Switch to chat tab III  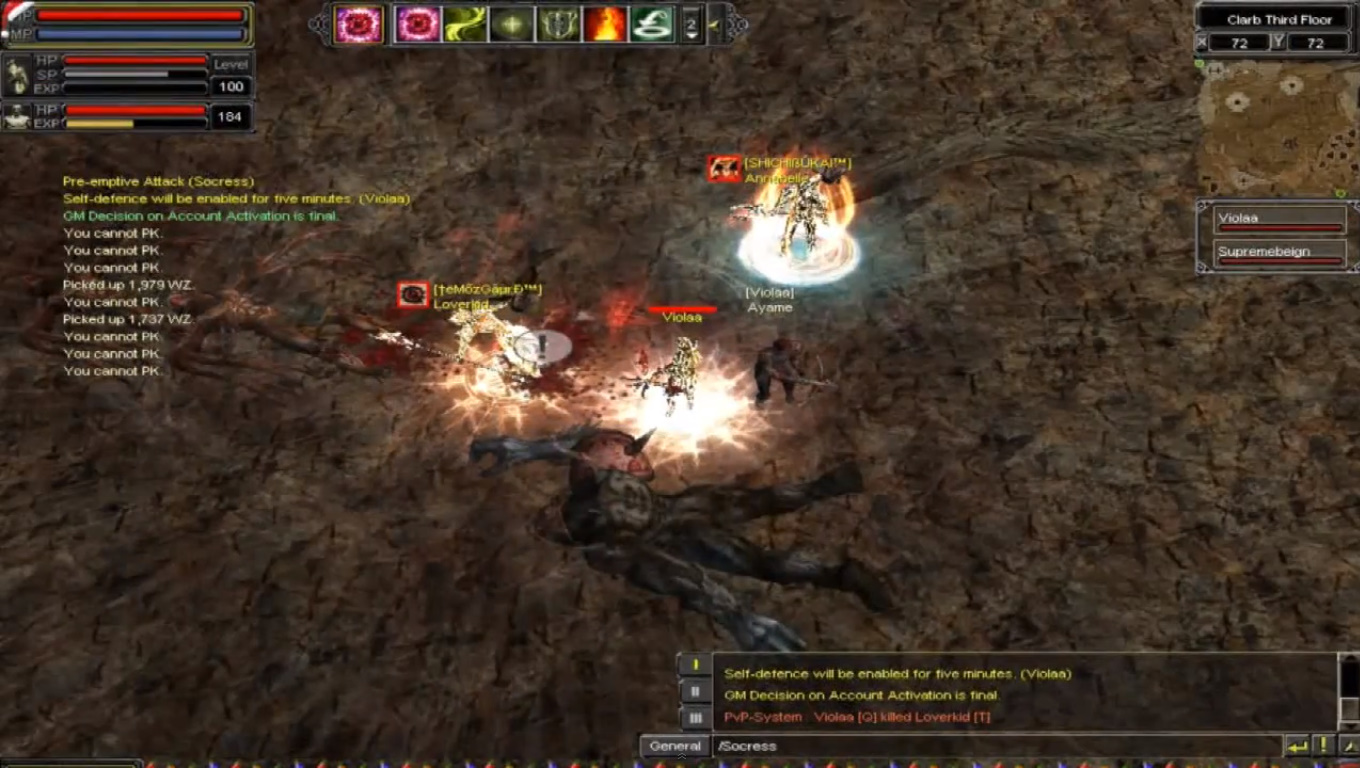pyautogui.click(x=695, y=717)
